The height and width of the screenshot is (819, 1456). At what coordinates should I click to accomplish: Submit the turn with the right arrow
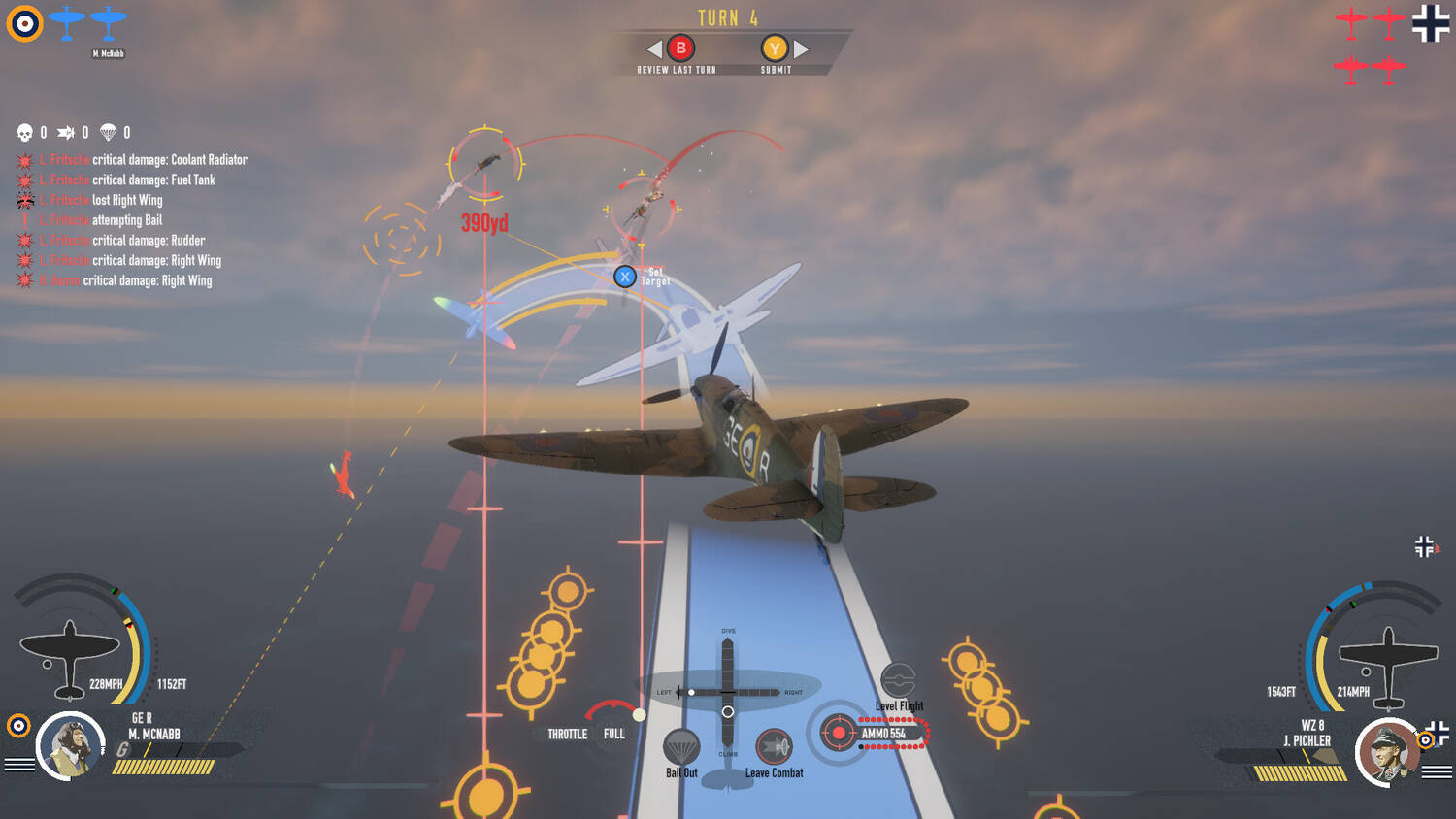[802, 49]
